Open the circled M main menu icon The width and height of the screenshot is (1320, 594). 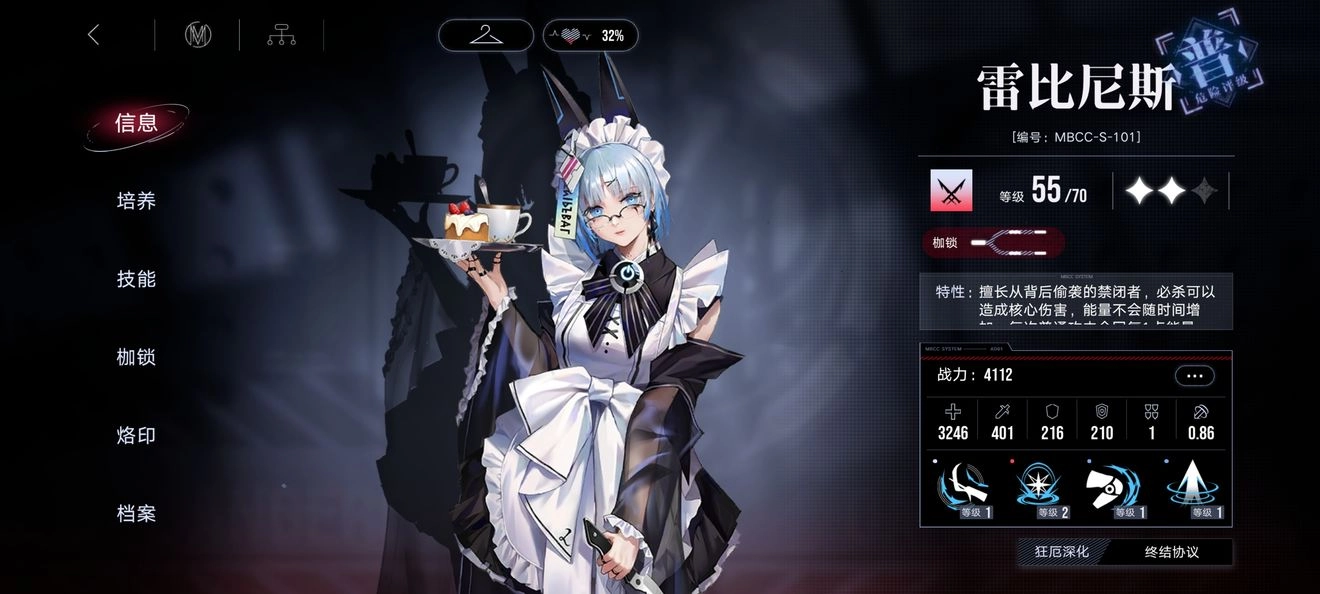(x=198, y=35)
